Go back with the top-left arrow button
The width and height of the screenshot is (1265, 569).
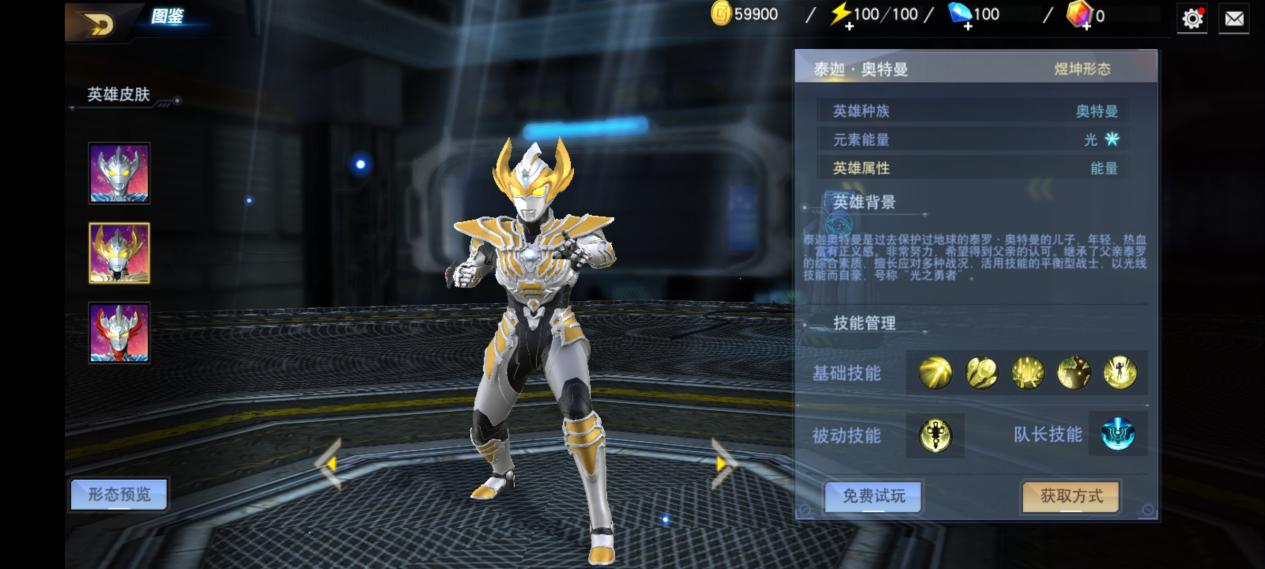(98, 22)
